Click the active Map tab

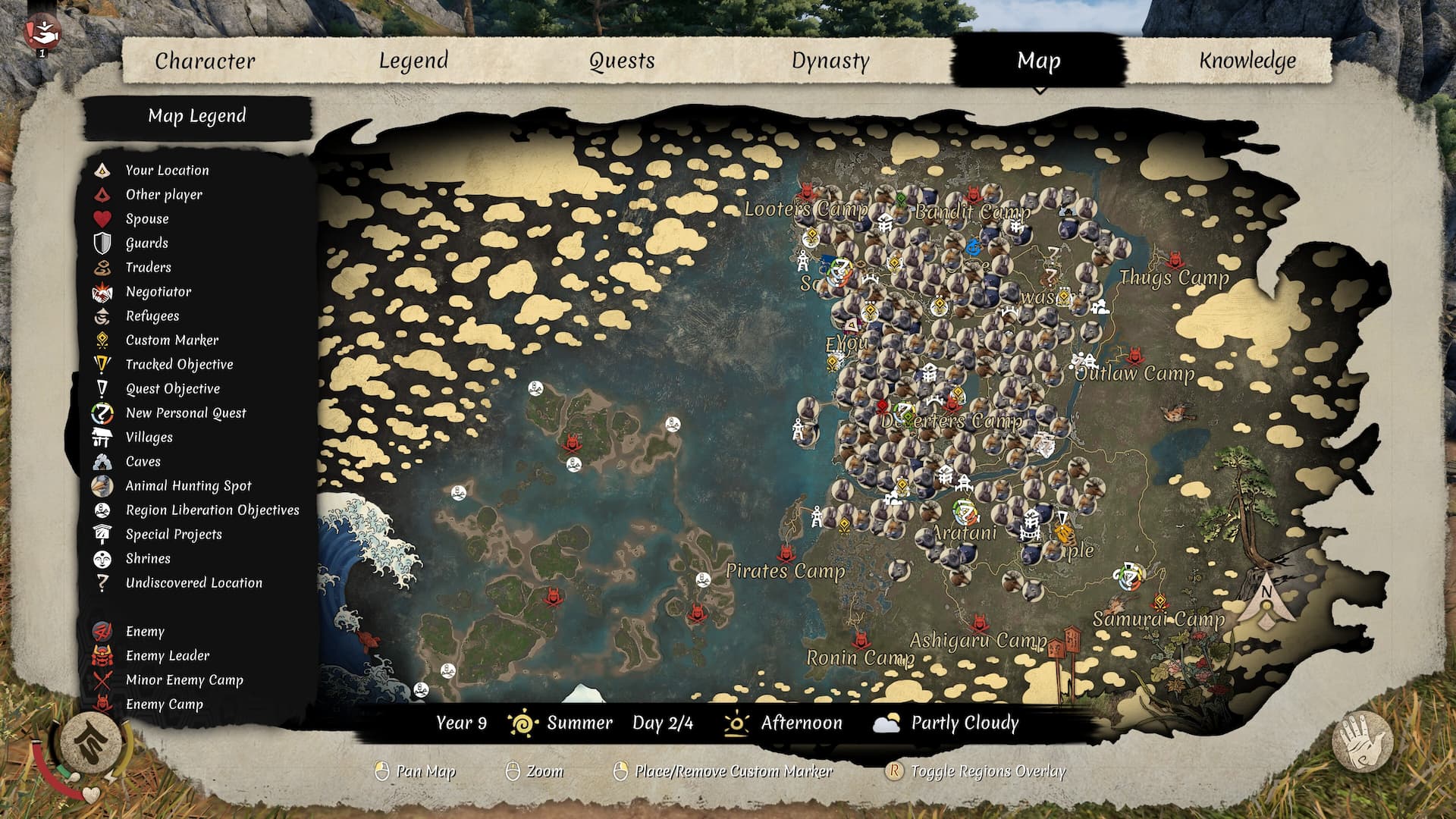pos(1038,61)
